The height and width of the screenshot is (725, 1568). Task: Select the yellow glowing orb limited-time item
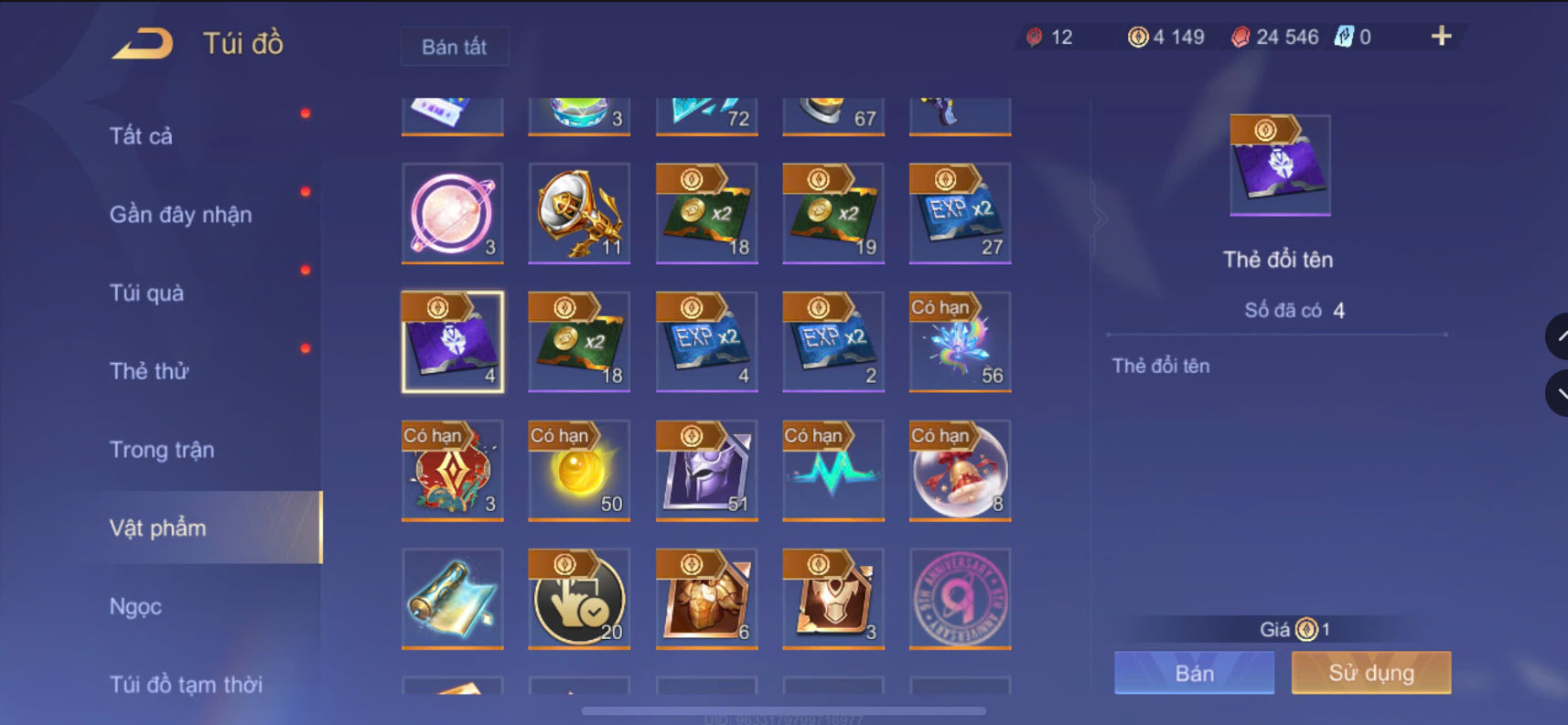(x=578, y=471)
